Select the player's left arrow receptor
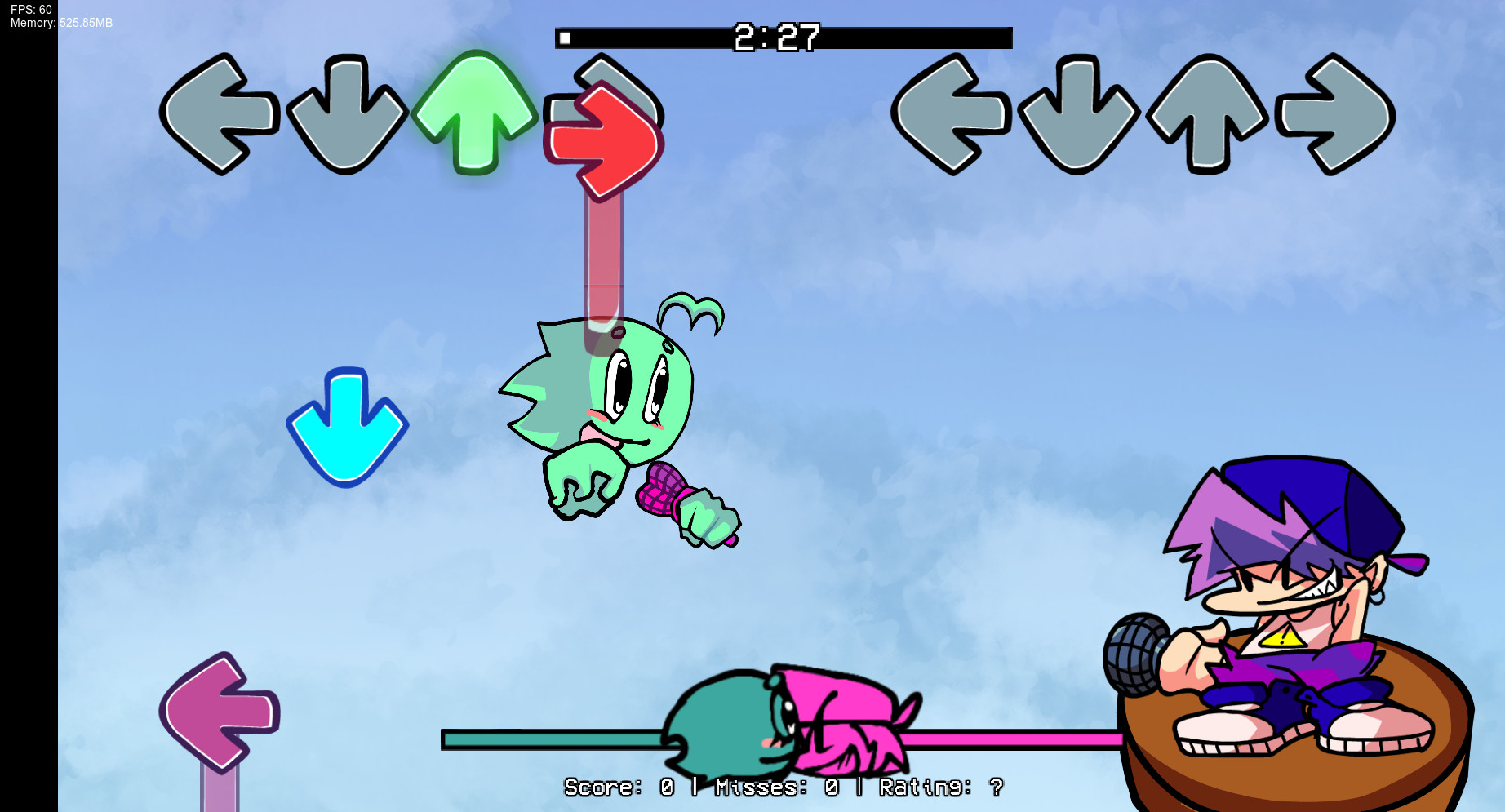Screen dimensions: 1505x812 (952, 114)
